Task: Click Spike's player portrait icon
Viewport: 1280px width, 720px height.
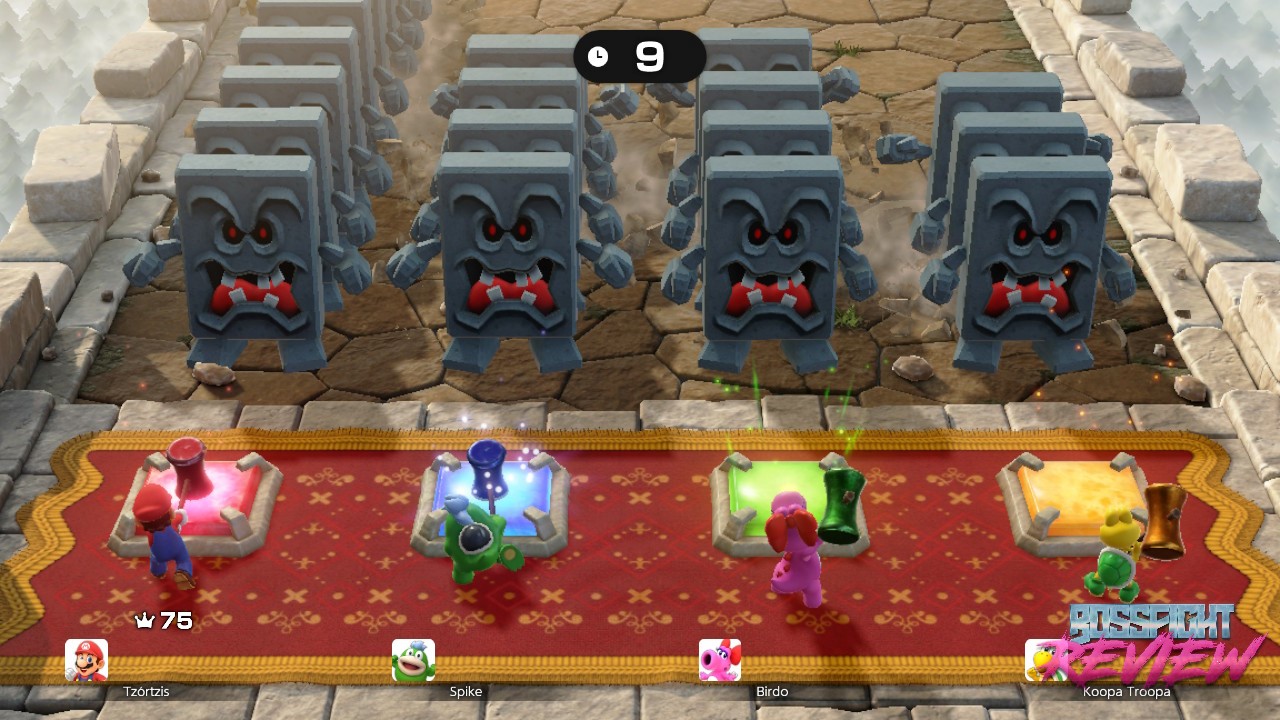Action: [x=413, y=660]
